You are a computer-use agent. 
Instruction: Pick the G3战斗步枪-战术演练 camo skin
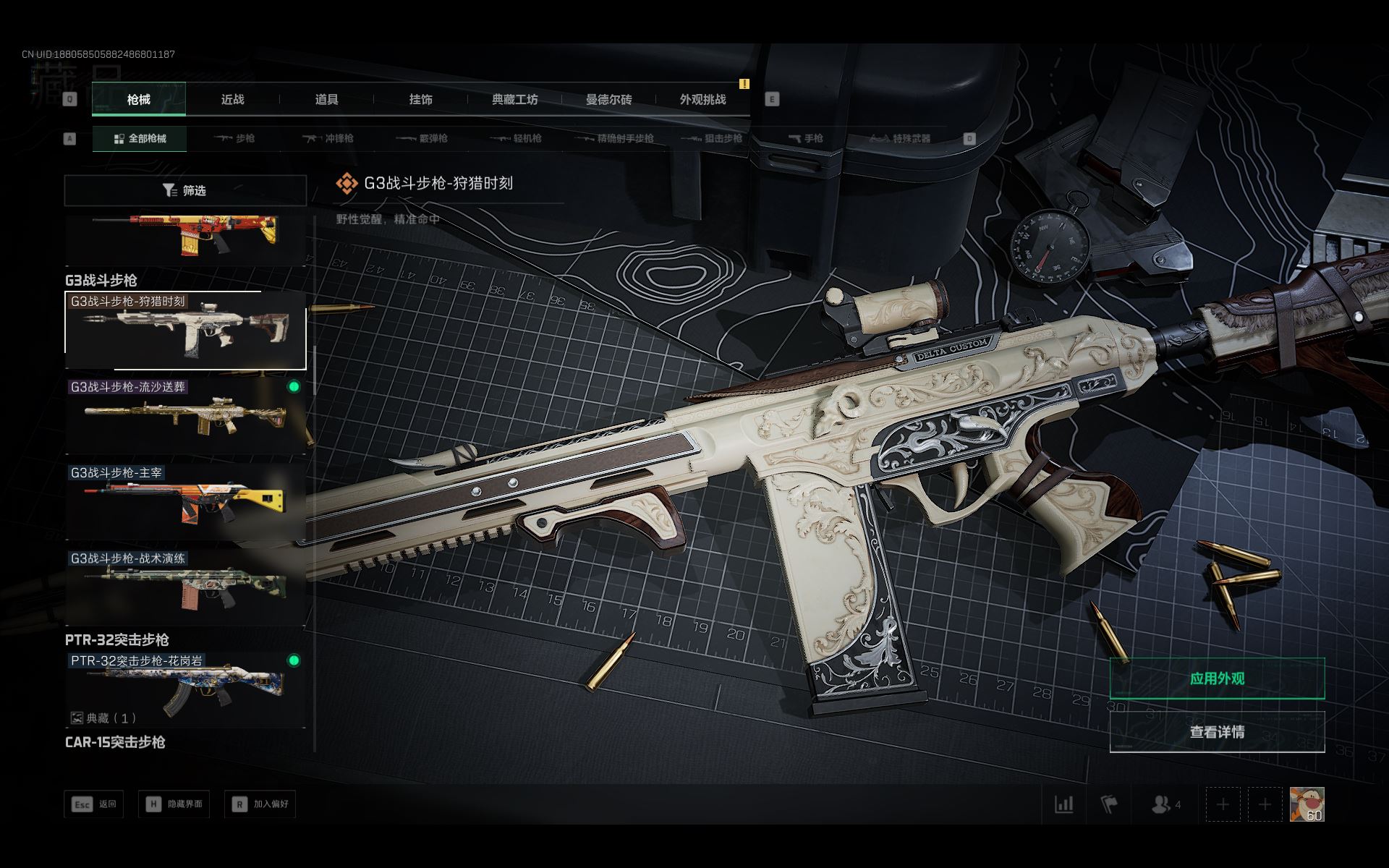click(185, 587)
